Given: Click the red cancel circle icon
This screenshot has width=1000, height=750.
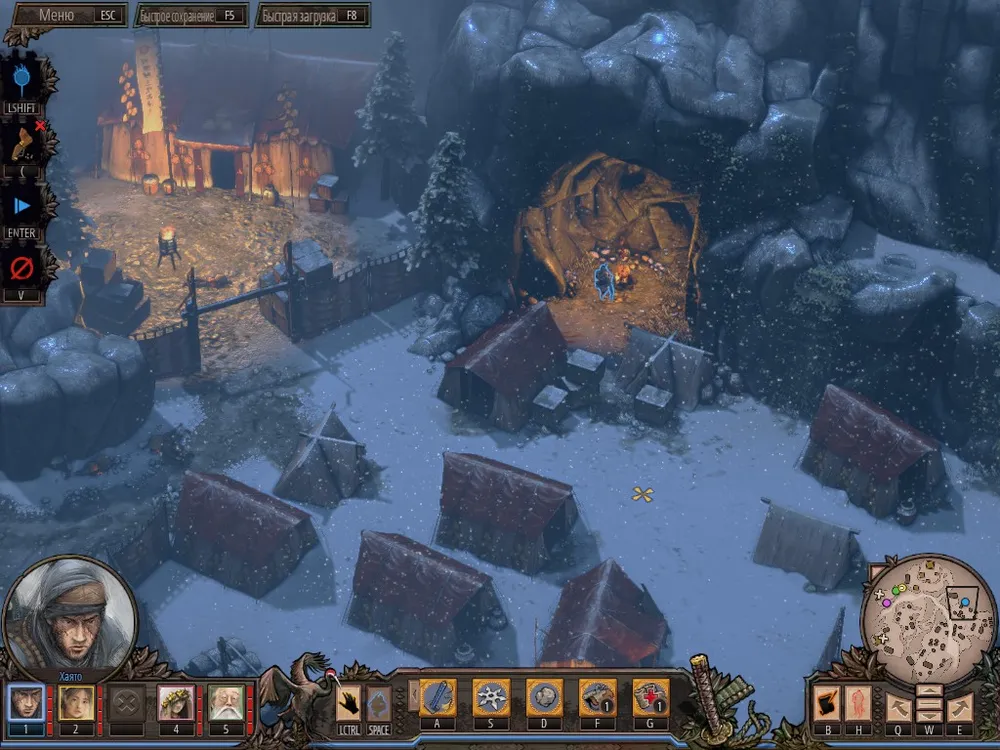Looking at the screenshot, I should tap(22, 269).
